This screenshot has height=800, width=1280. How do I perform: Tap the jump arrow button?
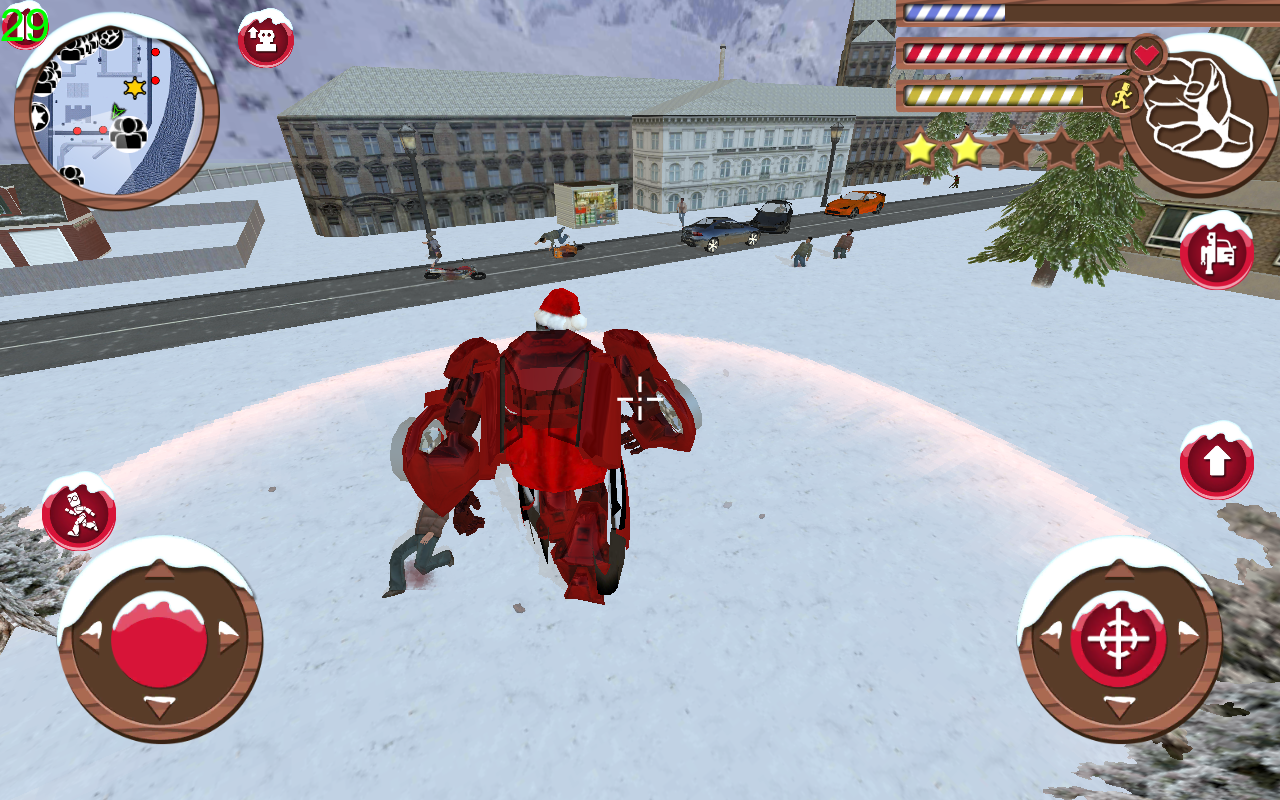(1216, 463)
